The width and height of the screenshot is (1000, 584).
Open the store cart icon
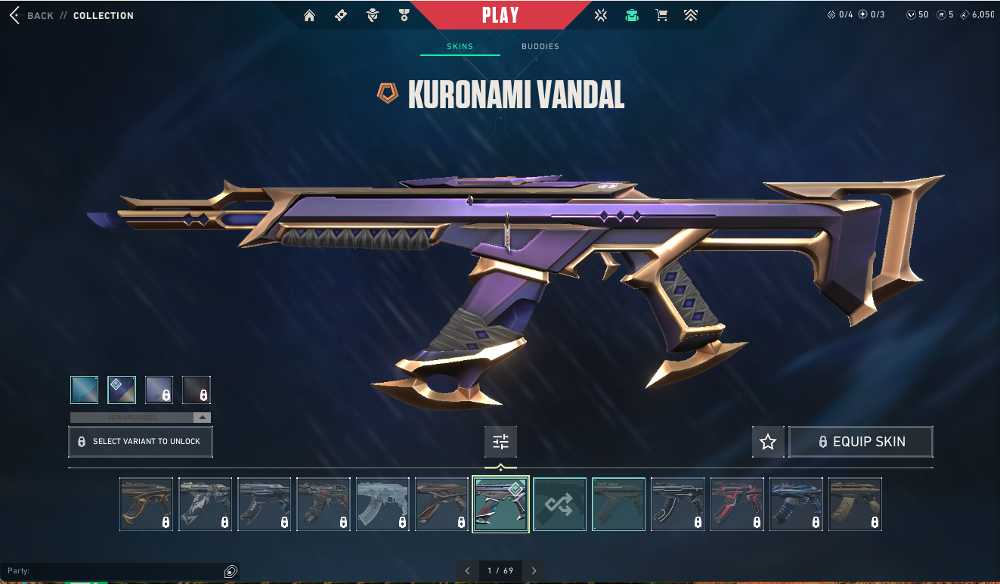click(x=660, y=16)
